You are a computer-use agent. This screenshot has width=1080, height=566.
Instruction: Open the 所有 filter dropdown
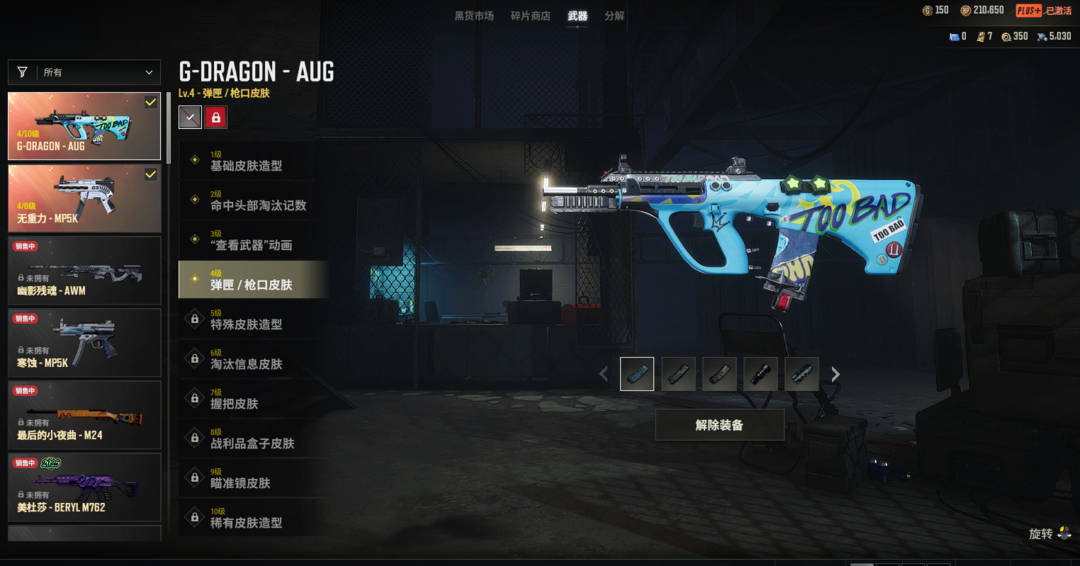point(84,72)
